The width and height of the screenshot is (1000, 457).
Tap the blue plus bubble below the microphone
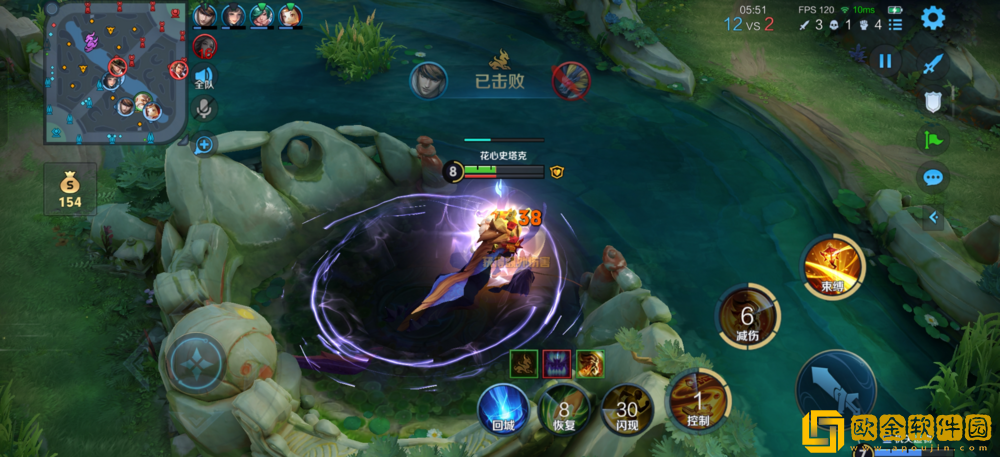[x=204, y=145]
